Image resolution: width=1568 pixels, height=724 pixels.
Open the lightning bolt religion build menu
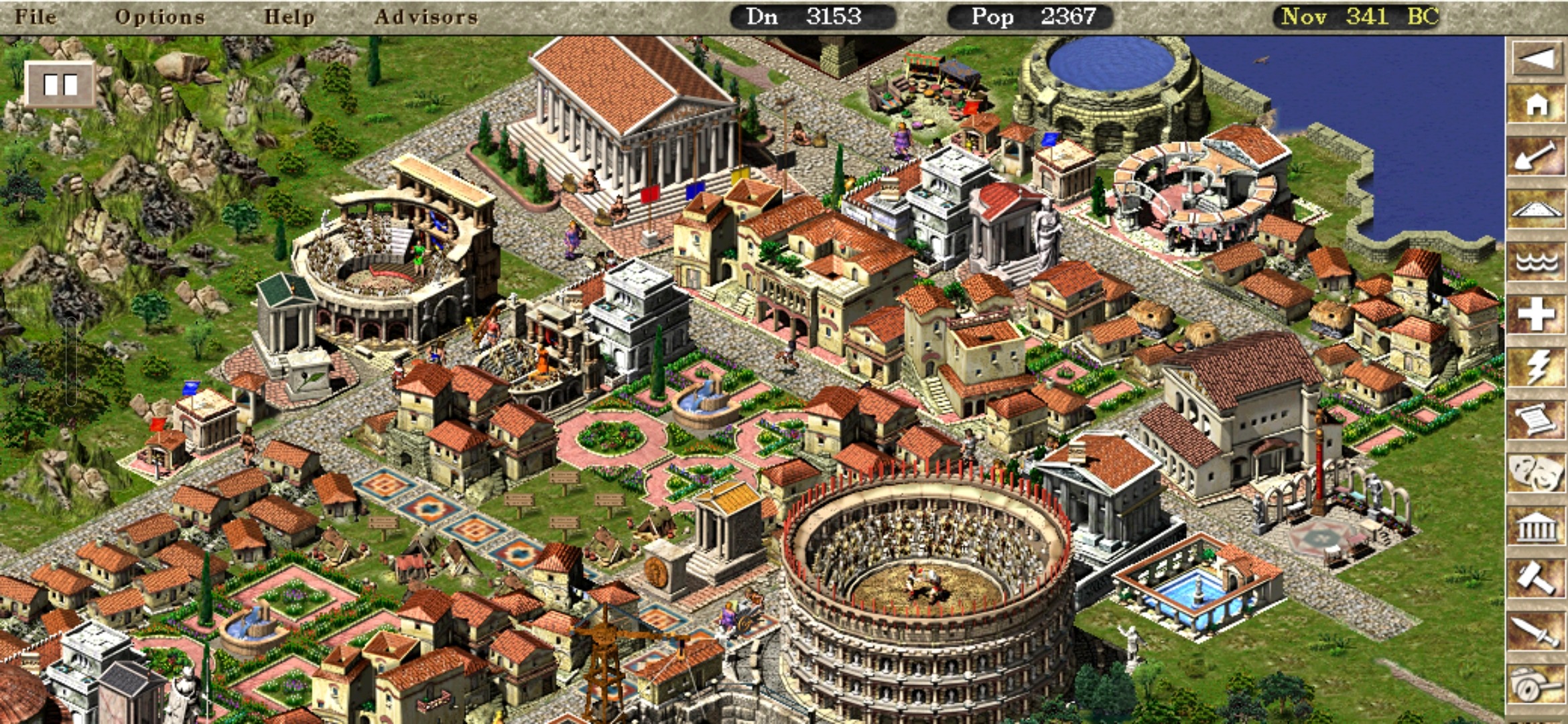(x=1537, y=367)
